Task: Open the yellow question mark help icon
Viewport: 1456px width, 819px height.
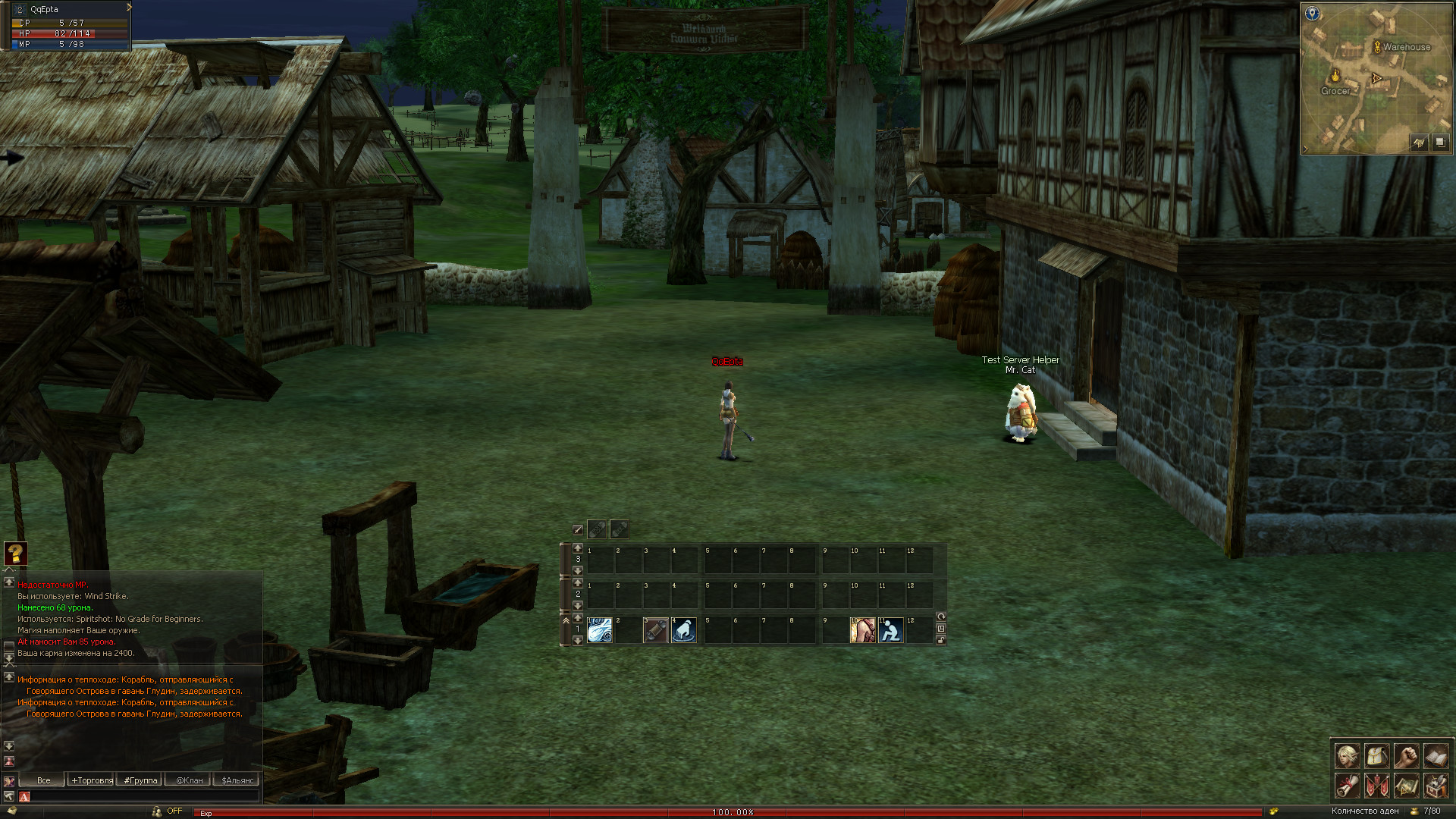Action: [x=15, y=554]
